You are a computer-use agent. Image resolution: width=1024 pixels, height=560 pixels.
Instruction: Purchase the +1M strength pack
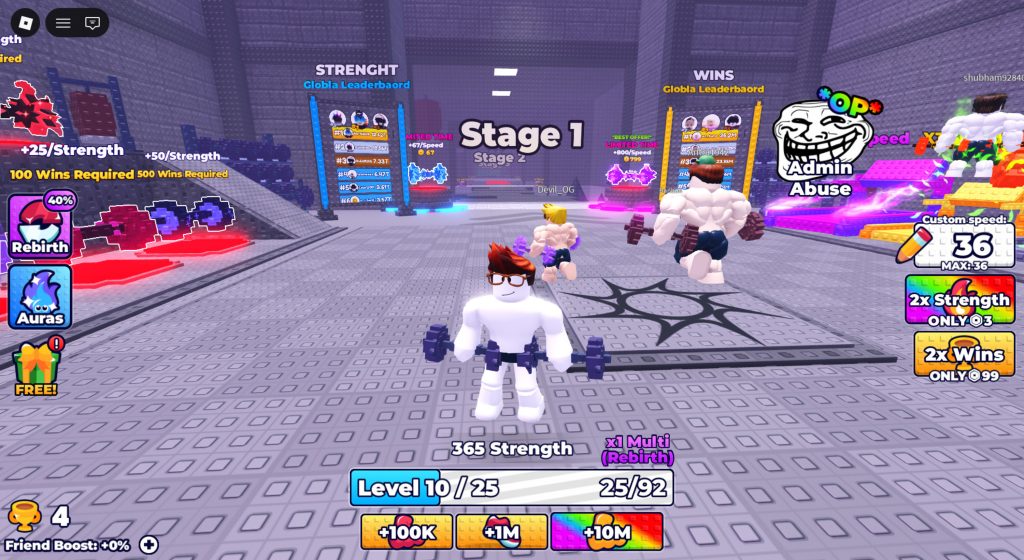pos(501,532)
